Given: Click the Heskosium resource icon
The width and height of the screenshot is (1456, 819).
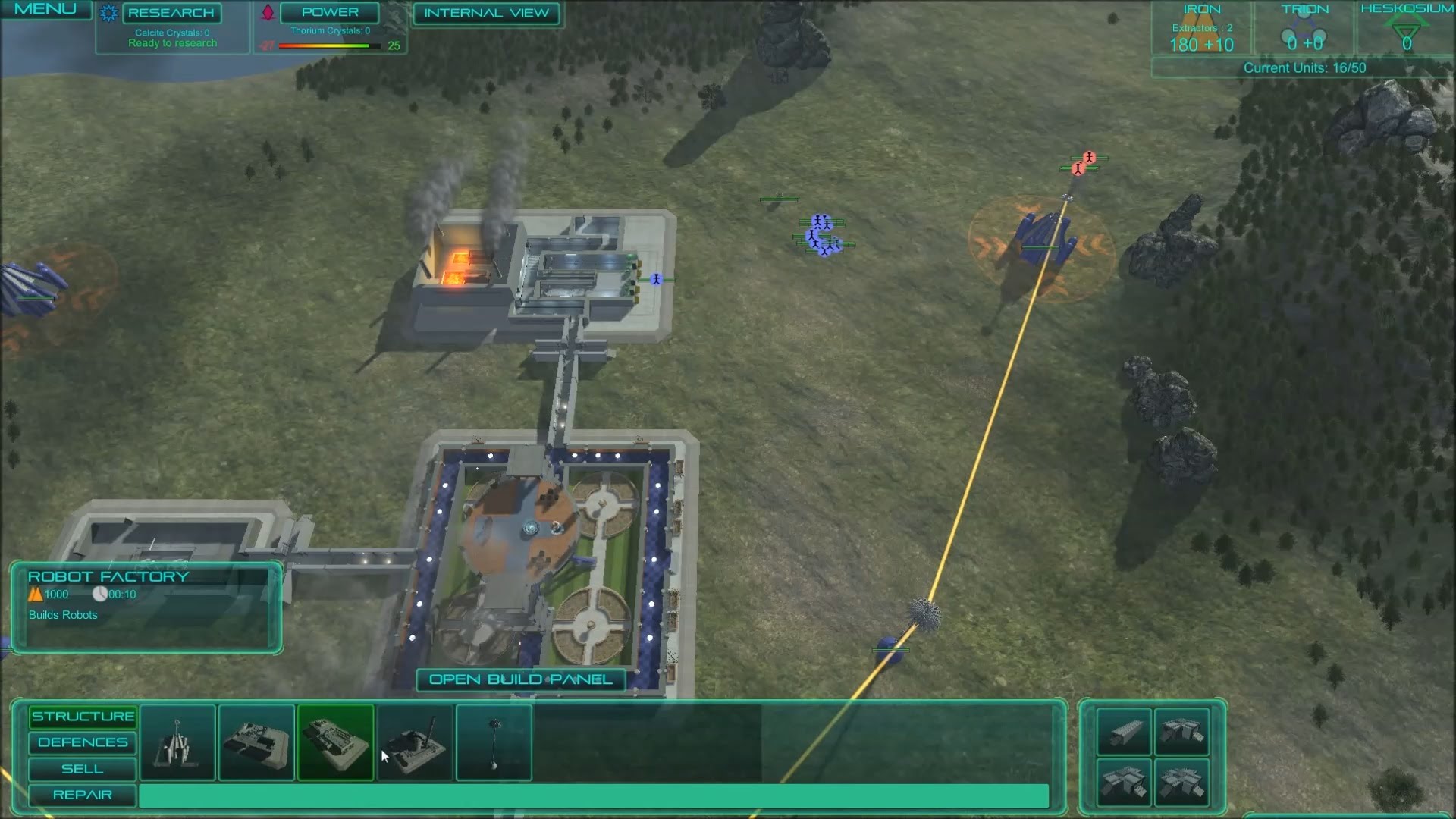Looking at the screenshot, I should click(x=1407, y=30).
